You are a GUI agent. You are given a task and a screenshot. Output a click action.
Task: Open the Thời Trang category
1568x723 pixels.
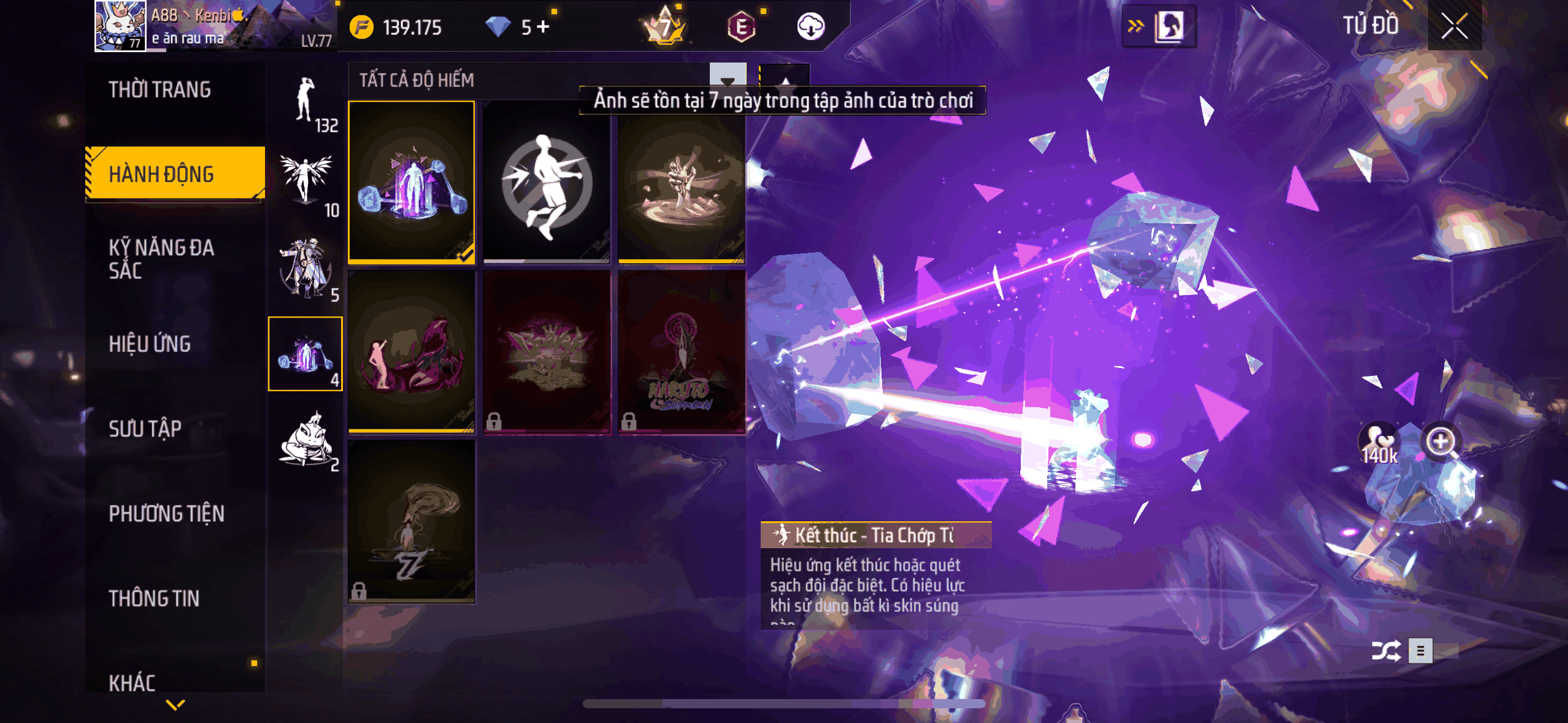pyautogui.click(x=160, y=90)
